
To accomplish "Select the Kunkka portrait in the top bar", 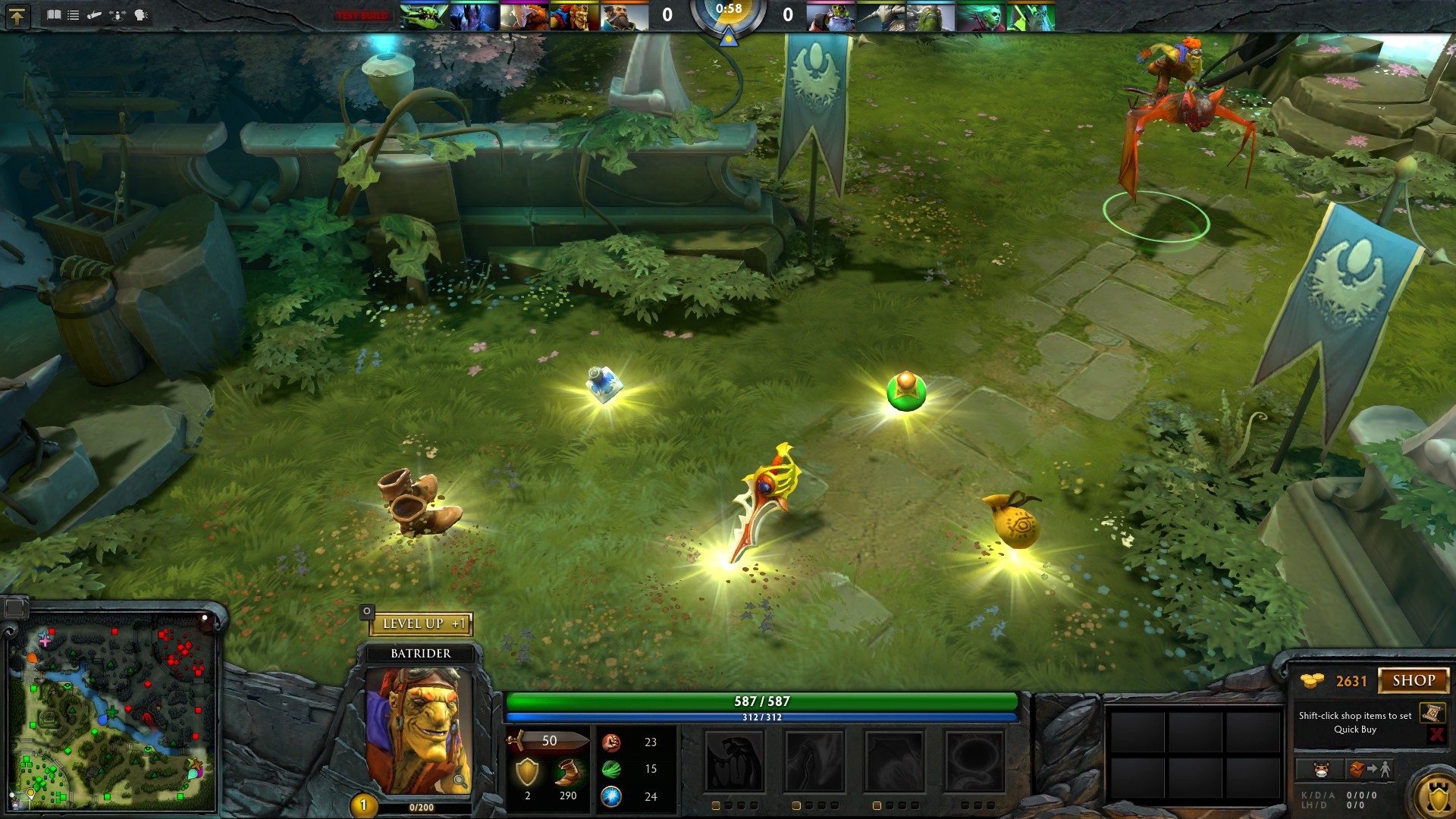I will 625,17.
